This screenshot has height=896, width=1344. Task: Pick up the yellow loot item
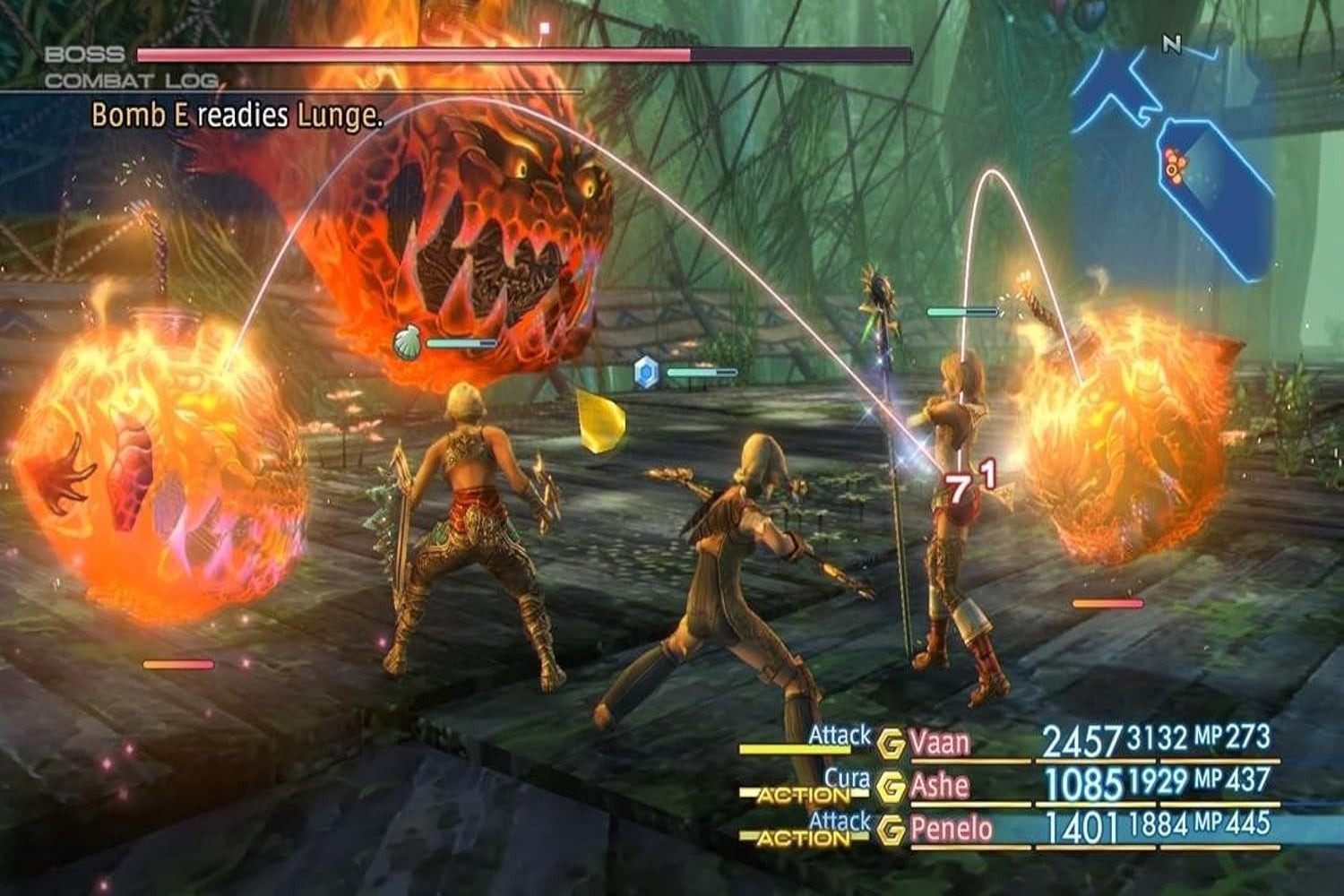pyautogui.click(x=602, y=419)
